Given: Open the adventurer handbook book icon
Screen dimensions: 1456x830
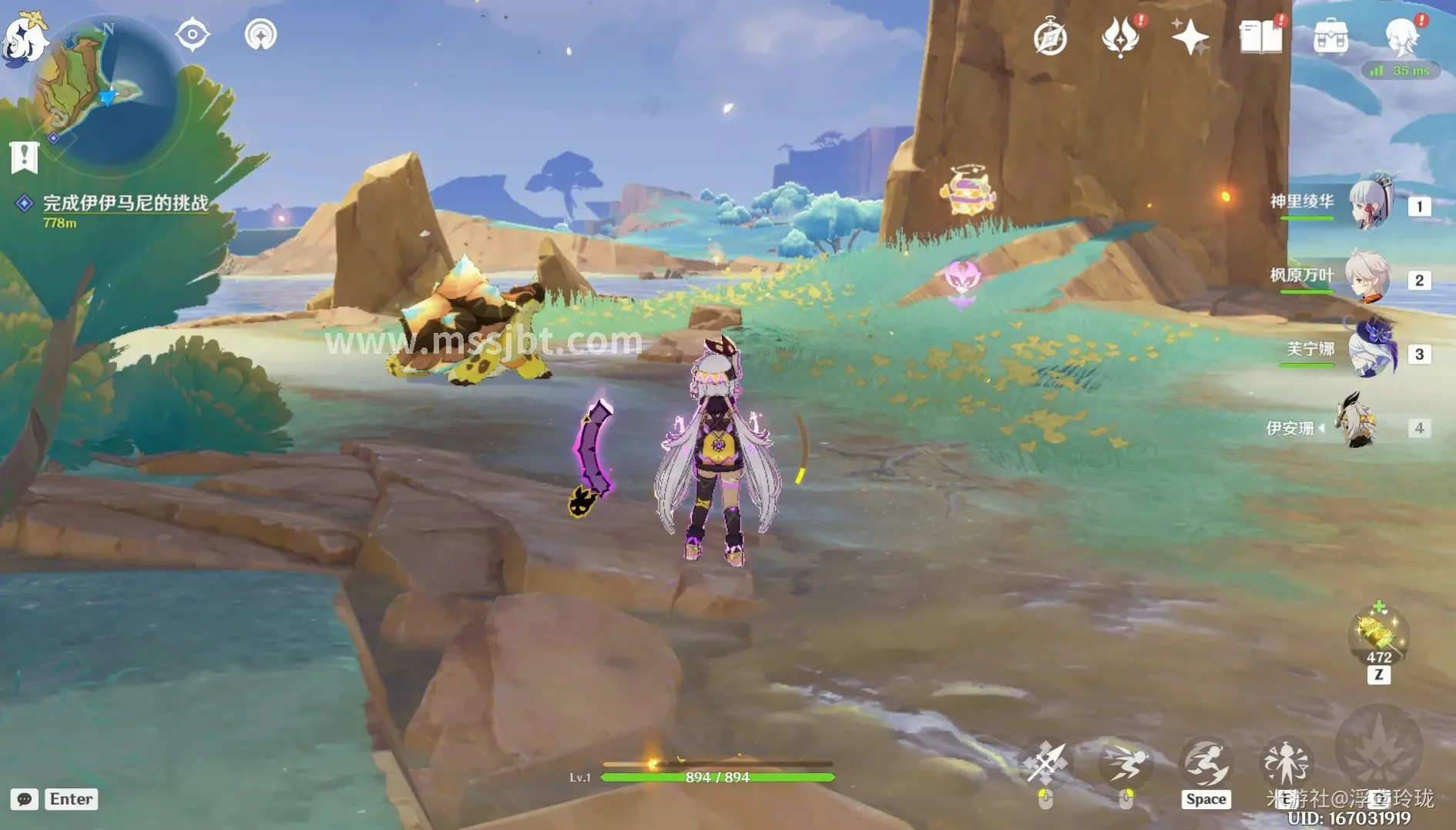Looking at the screenshot, I should (x=1260, y=37).
